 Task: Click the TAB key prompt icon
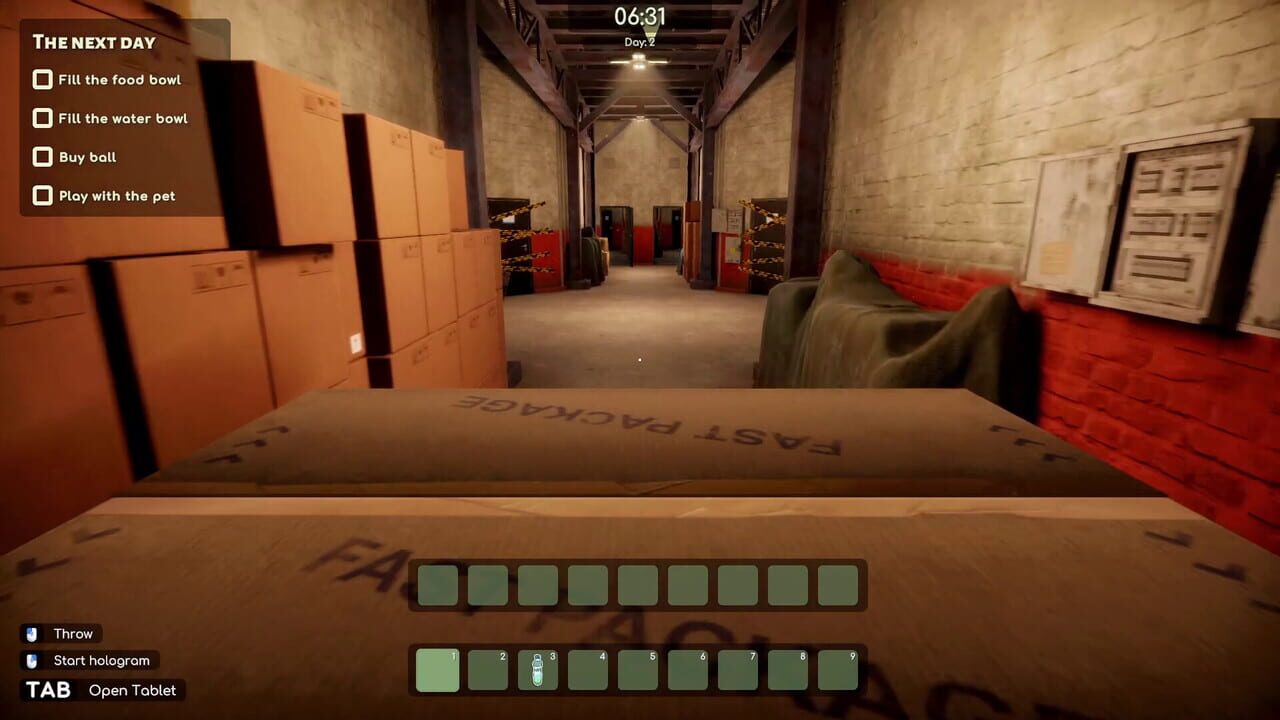coord(46,689)
